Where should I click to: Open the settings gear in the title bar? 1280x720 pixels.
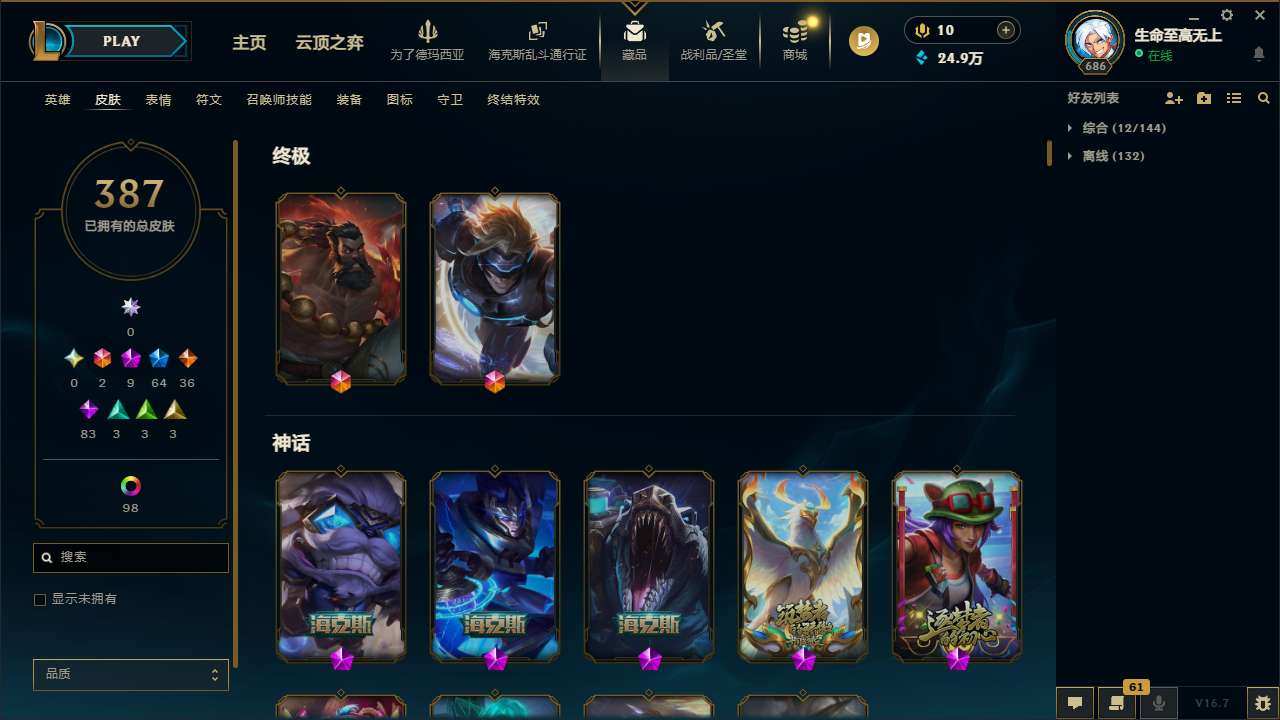(1226, 15)
